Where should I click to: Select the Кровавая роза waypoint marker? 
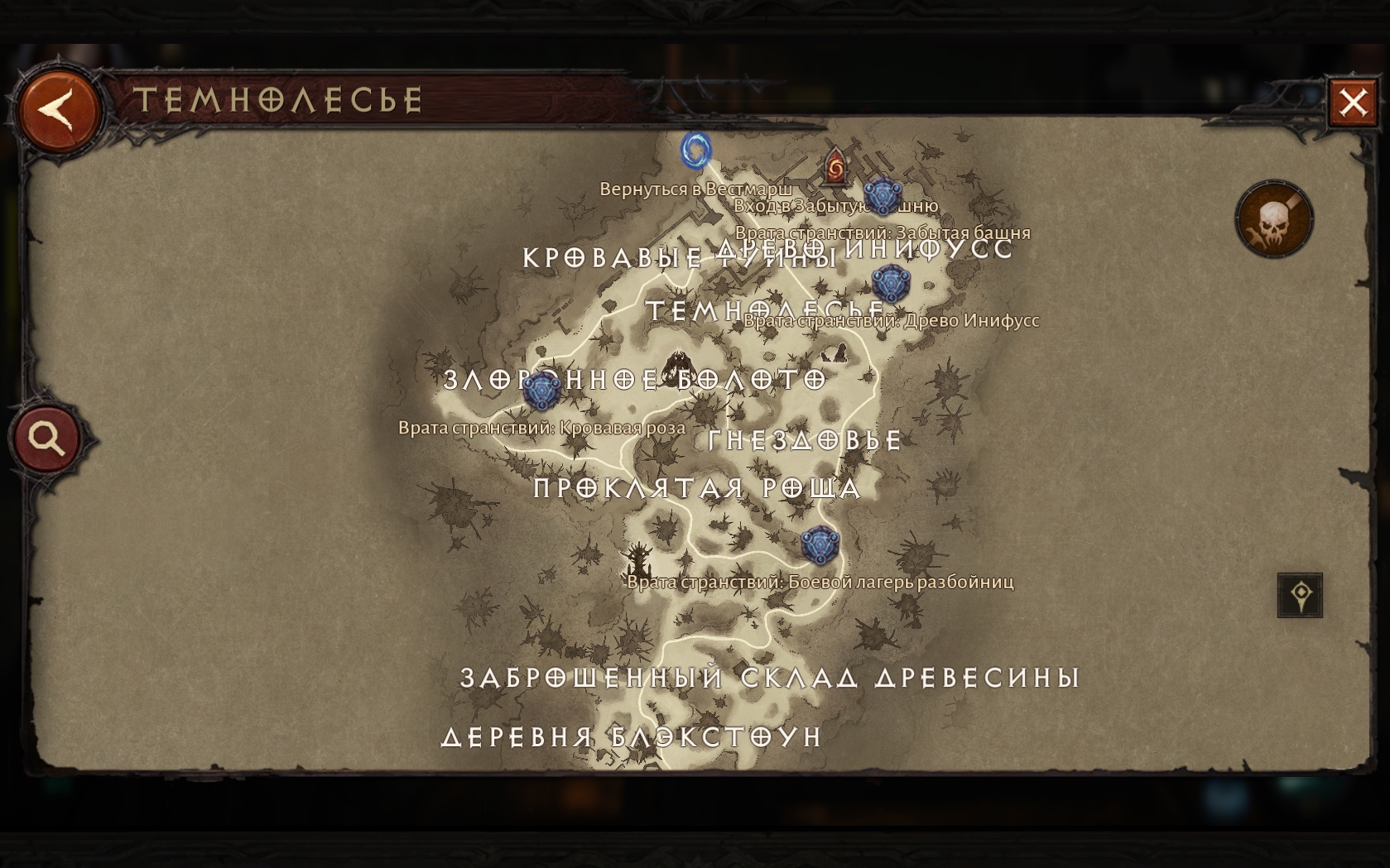541,390
